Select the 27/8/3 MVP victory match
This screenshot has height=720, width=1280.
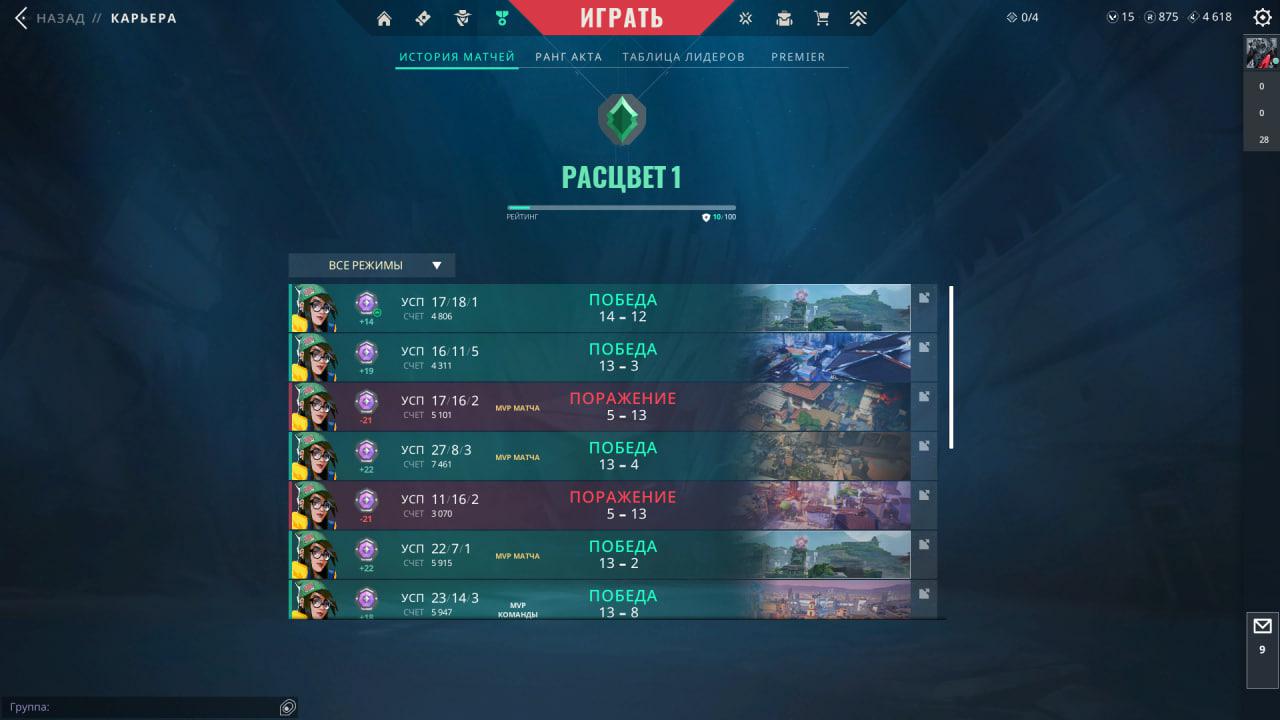[x=600, y=456]
